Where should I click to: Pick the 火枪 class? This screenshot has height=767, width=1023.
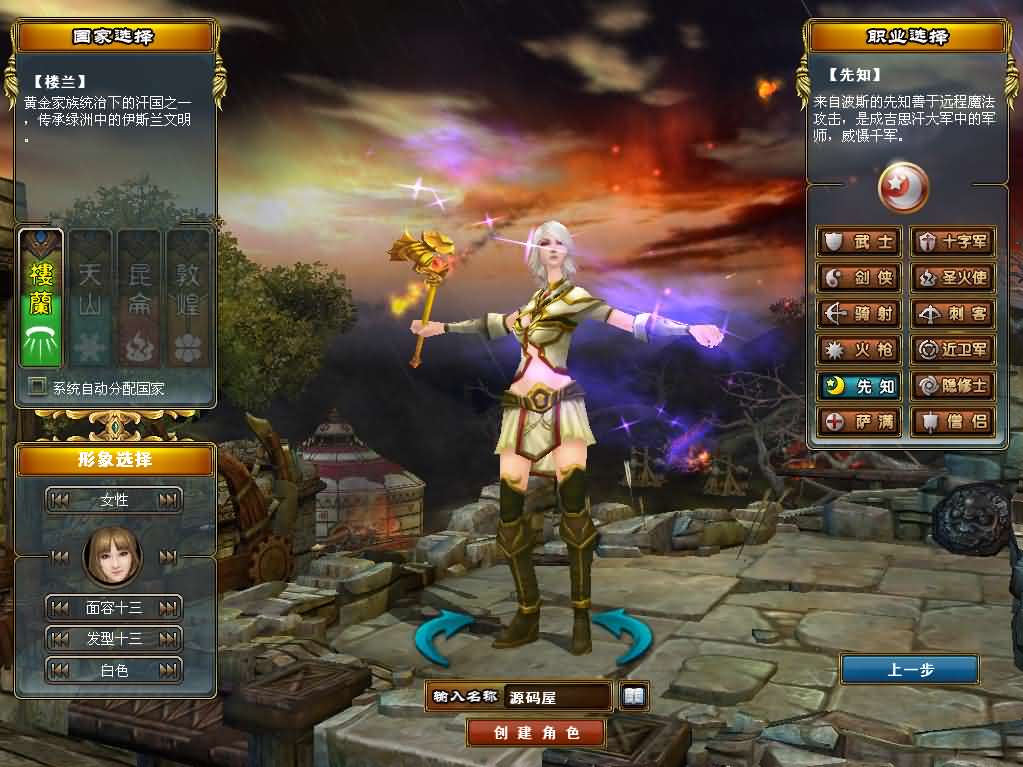[x=860, y=350]
